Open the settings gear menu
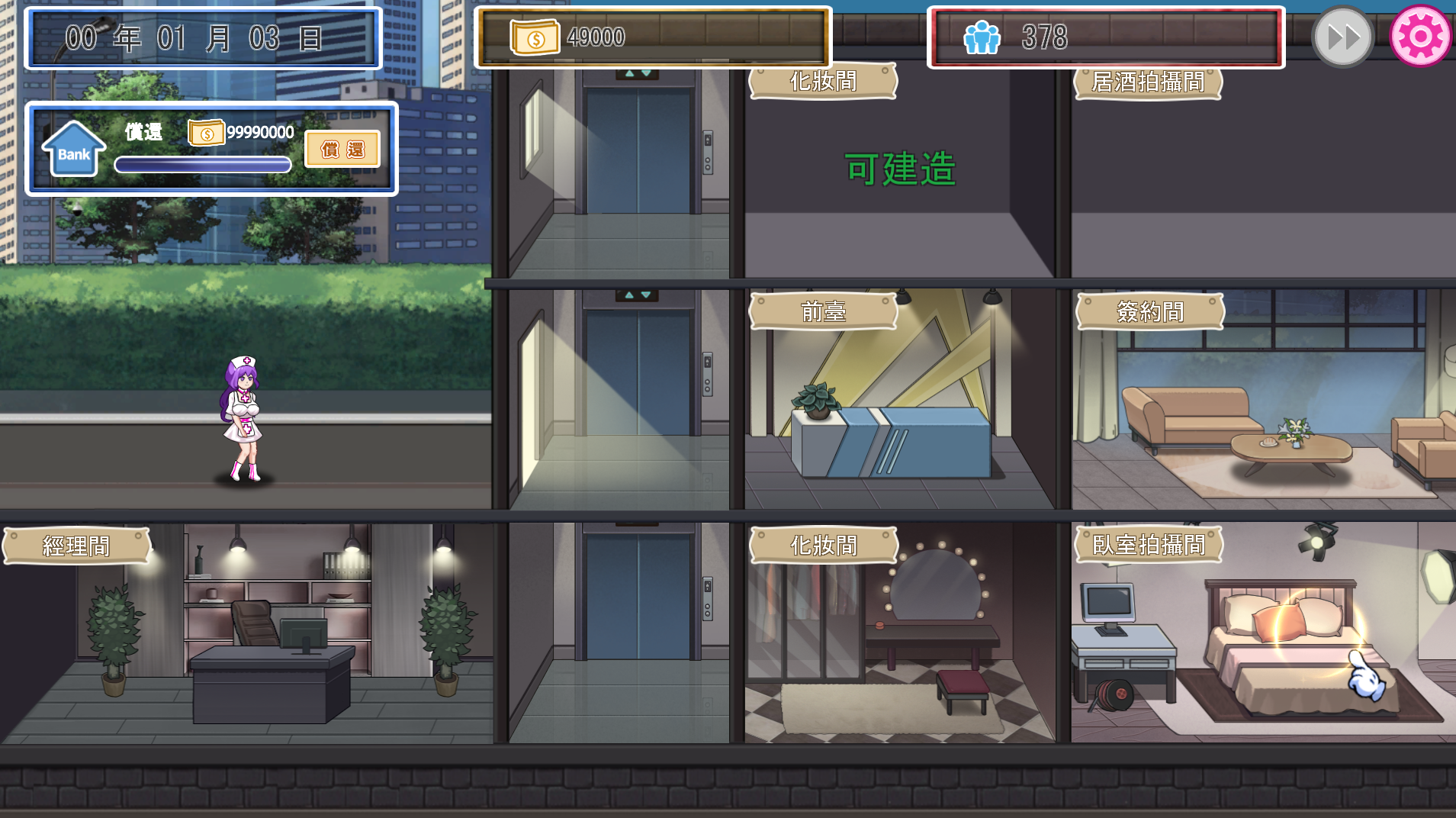 (x=1421, y=35)
